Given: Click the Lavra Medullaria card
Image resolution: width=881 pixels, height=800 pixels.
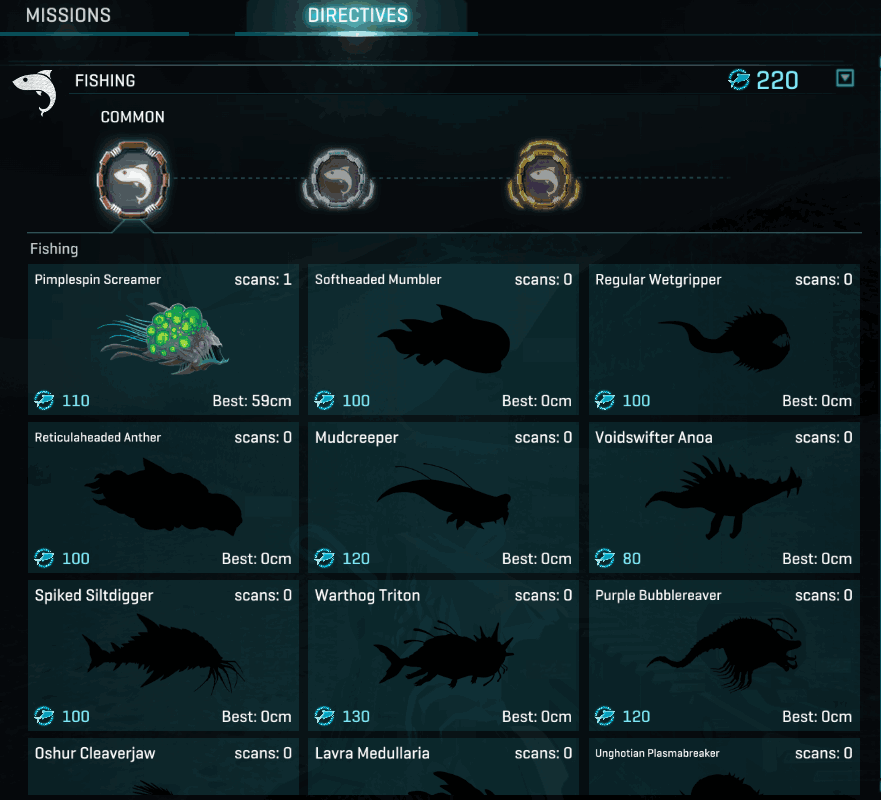Looking at the screenshot, I should click(443, 768).
